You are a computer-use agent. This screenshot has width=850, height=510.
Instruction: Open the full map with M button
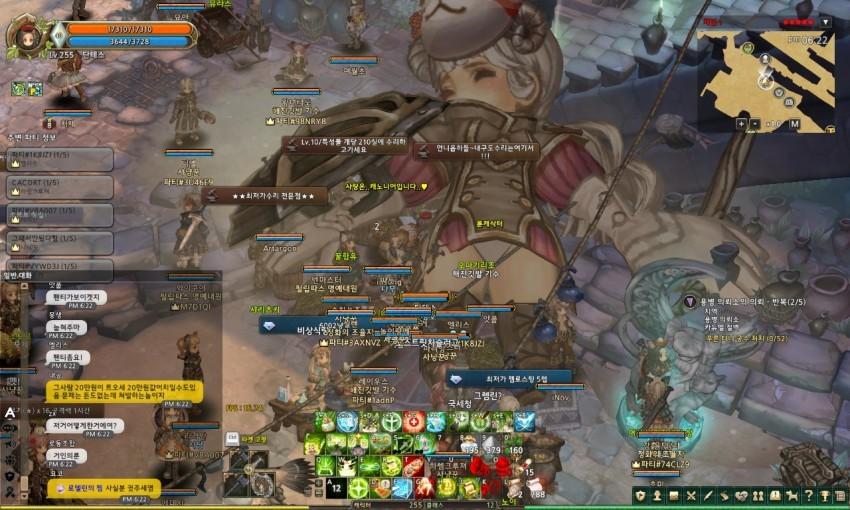(794, 124)
